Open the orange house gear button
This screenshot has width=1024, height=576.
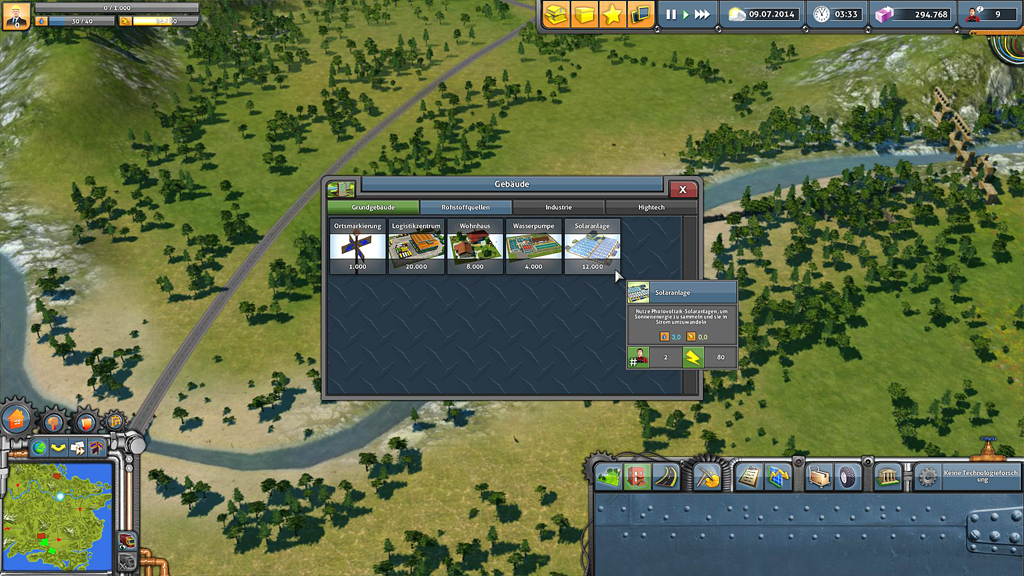[x=17, y=420]
